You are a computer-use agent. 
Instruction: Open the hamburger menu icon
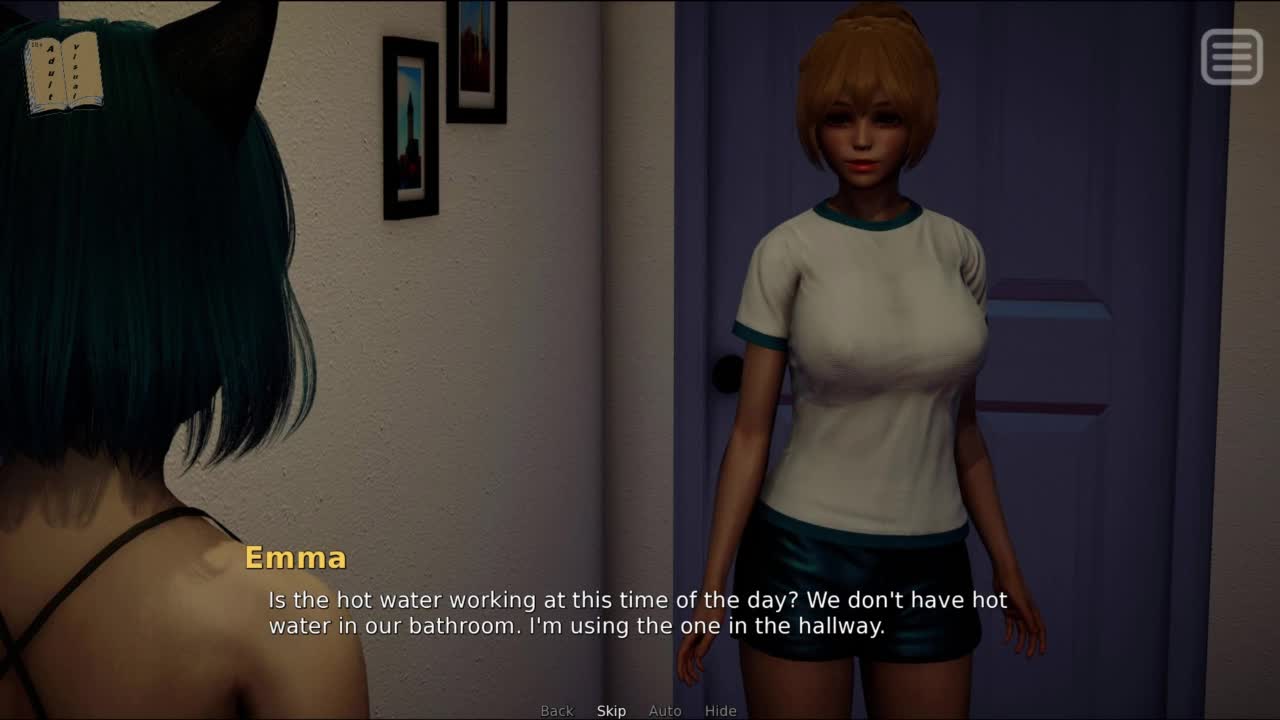1231,57
